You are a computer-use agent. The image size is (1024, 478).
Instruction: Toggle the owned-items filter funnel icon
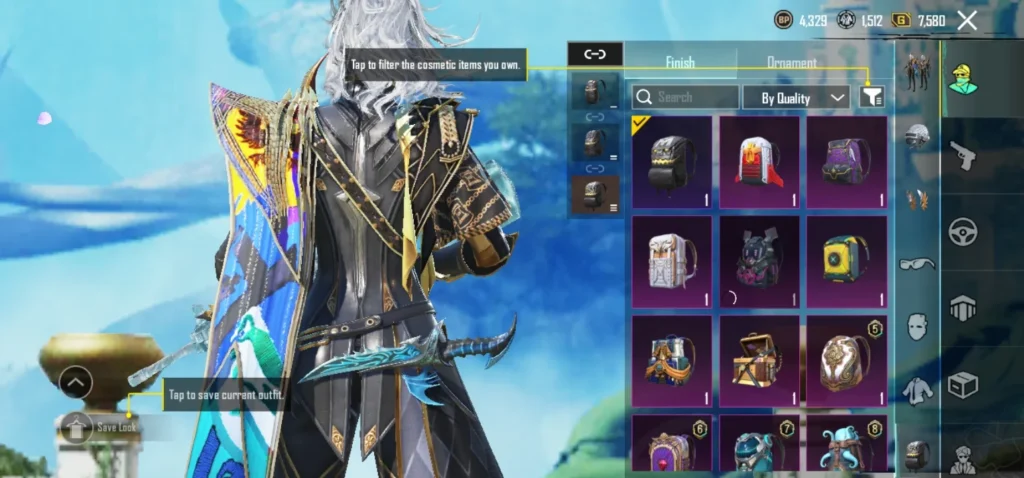pos(872,97)
